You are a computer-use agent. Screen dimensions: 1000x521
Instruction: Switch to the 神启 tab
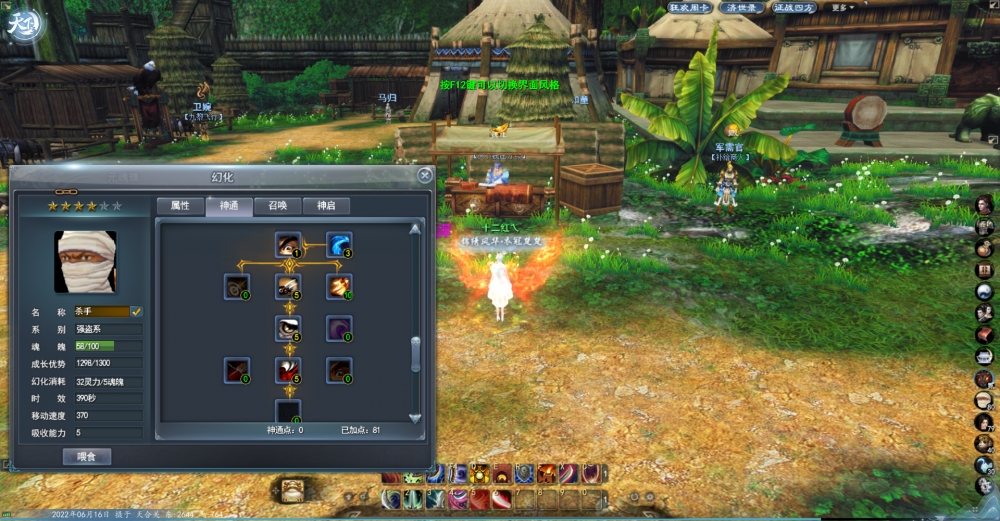point(326,206)
